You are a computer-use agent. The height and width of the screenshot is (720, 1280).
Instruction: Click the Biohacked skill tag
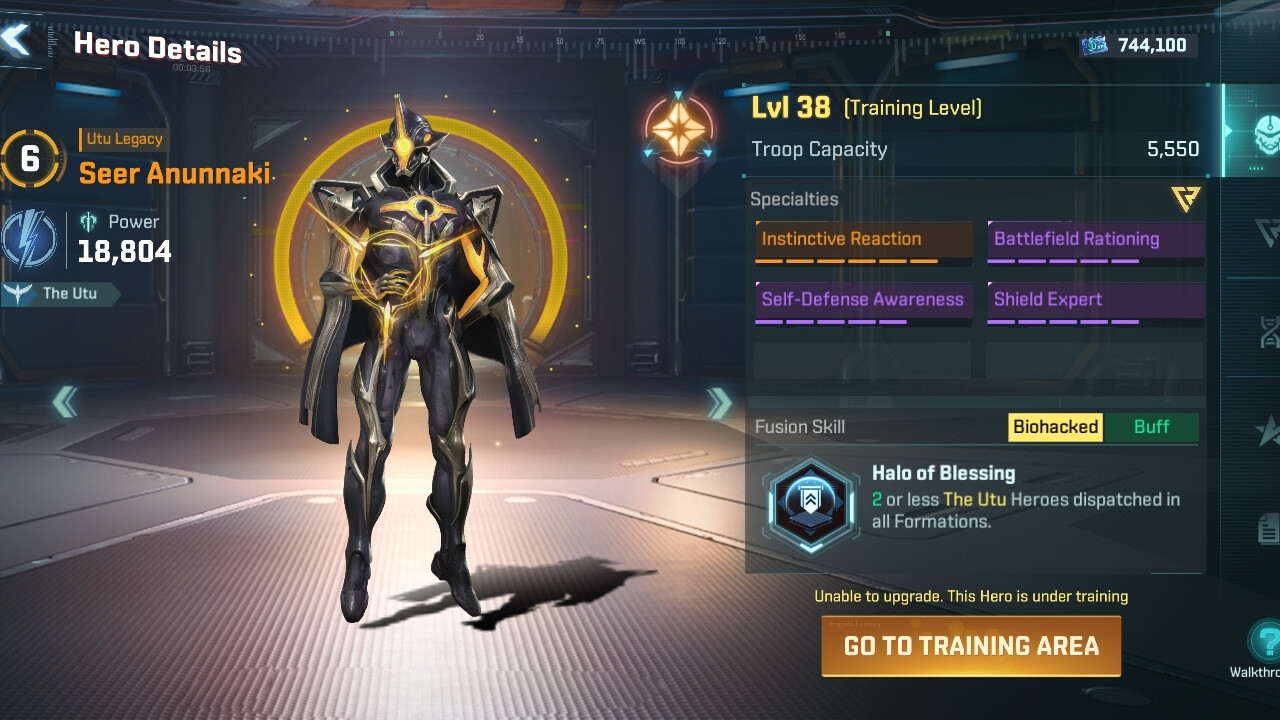point(1055,427)
